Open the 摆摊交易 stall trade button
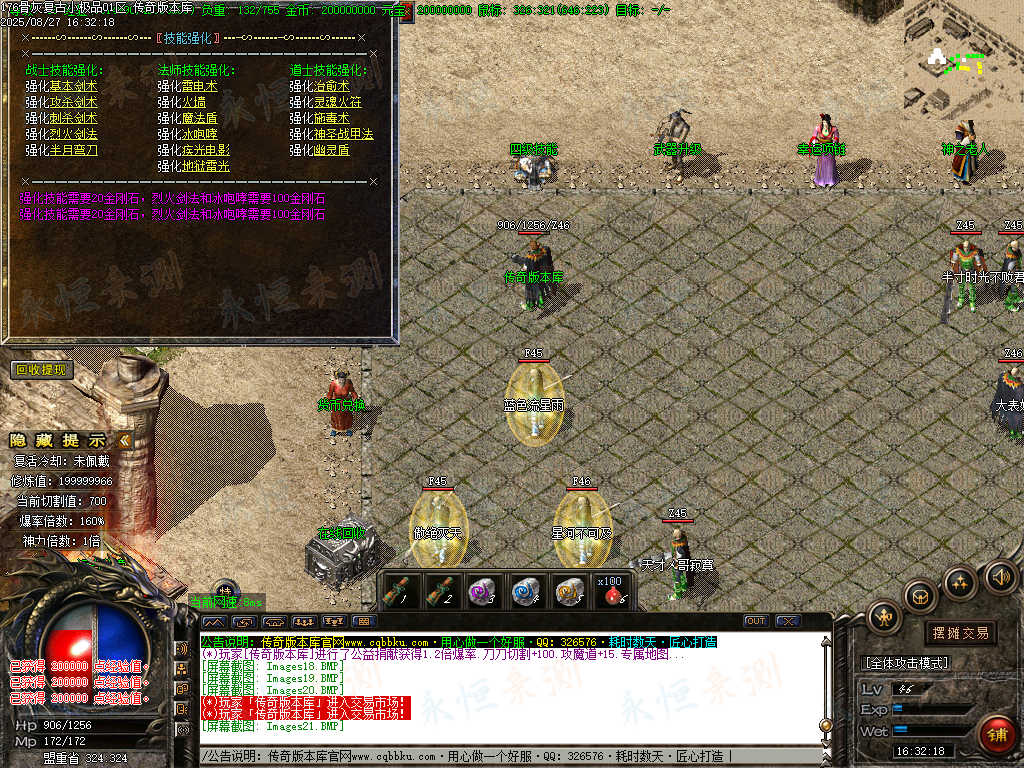1024x768 pixels. tap(960, 633)
